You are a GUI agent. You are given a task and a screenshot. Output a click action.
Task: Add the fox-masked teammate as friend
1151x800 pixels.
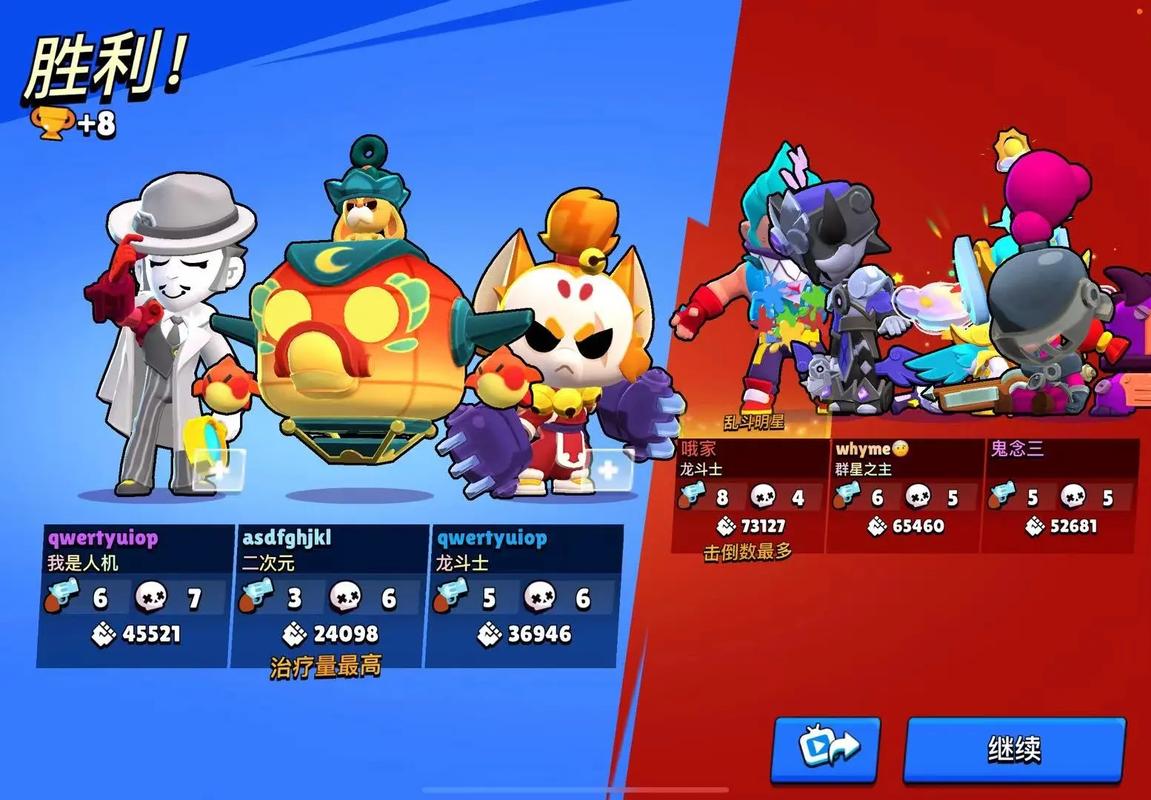pyautogui.click(x=607, y=468)
